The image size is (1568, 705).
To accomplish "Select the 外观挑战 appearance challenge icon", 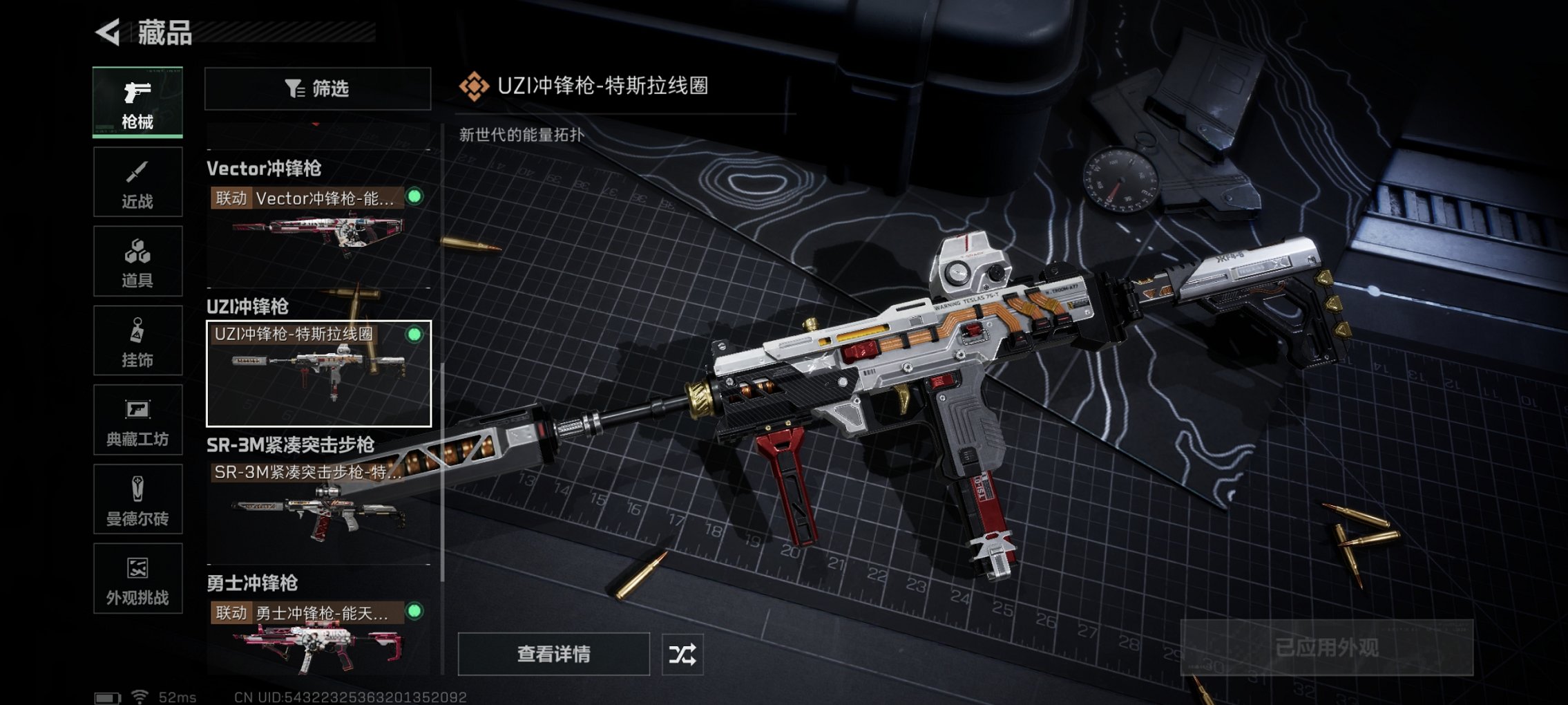I will (x=137, y=579).
